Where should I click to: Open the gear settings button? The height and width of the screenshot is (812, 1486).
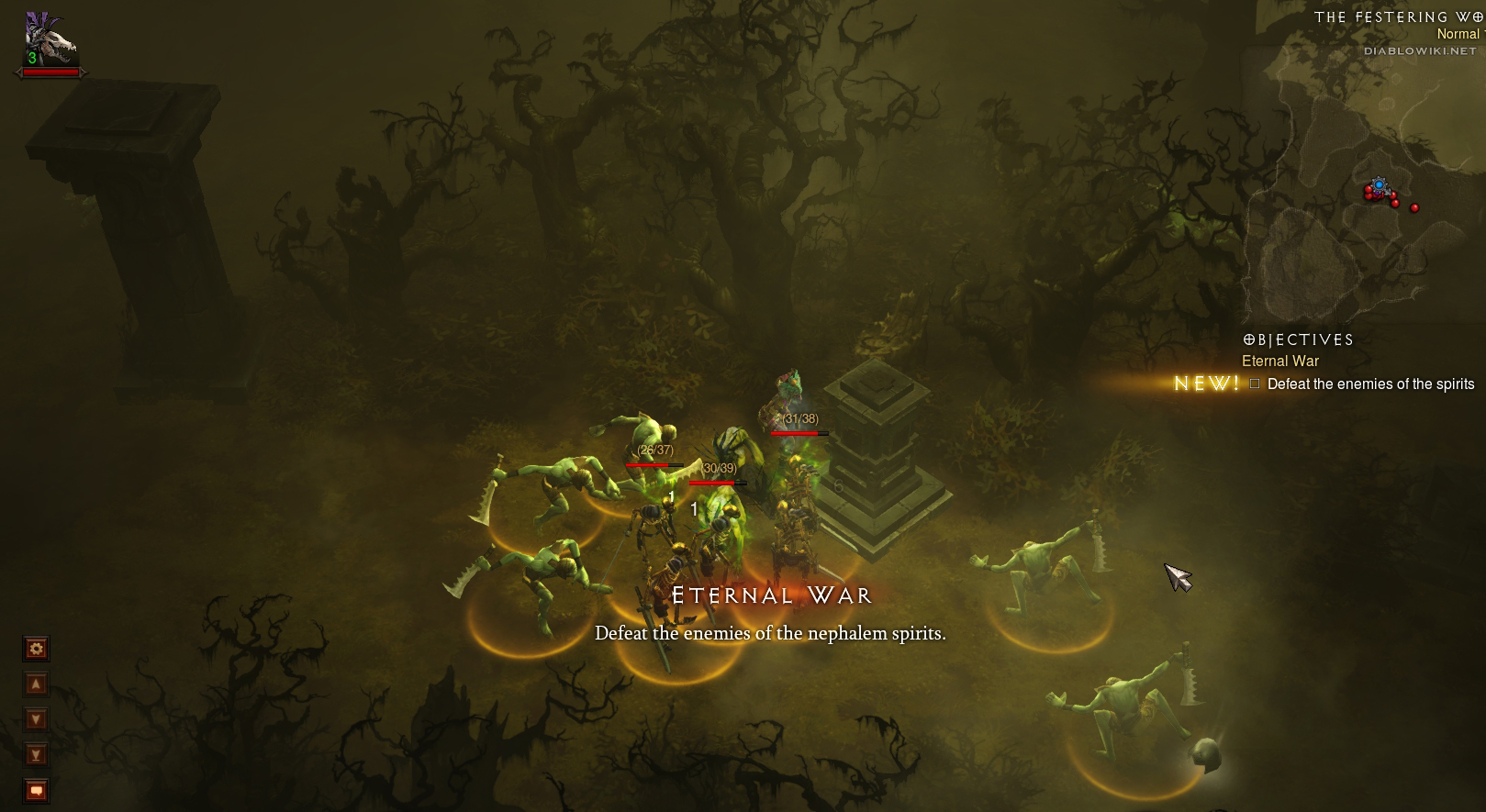(36, 650)
